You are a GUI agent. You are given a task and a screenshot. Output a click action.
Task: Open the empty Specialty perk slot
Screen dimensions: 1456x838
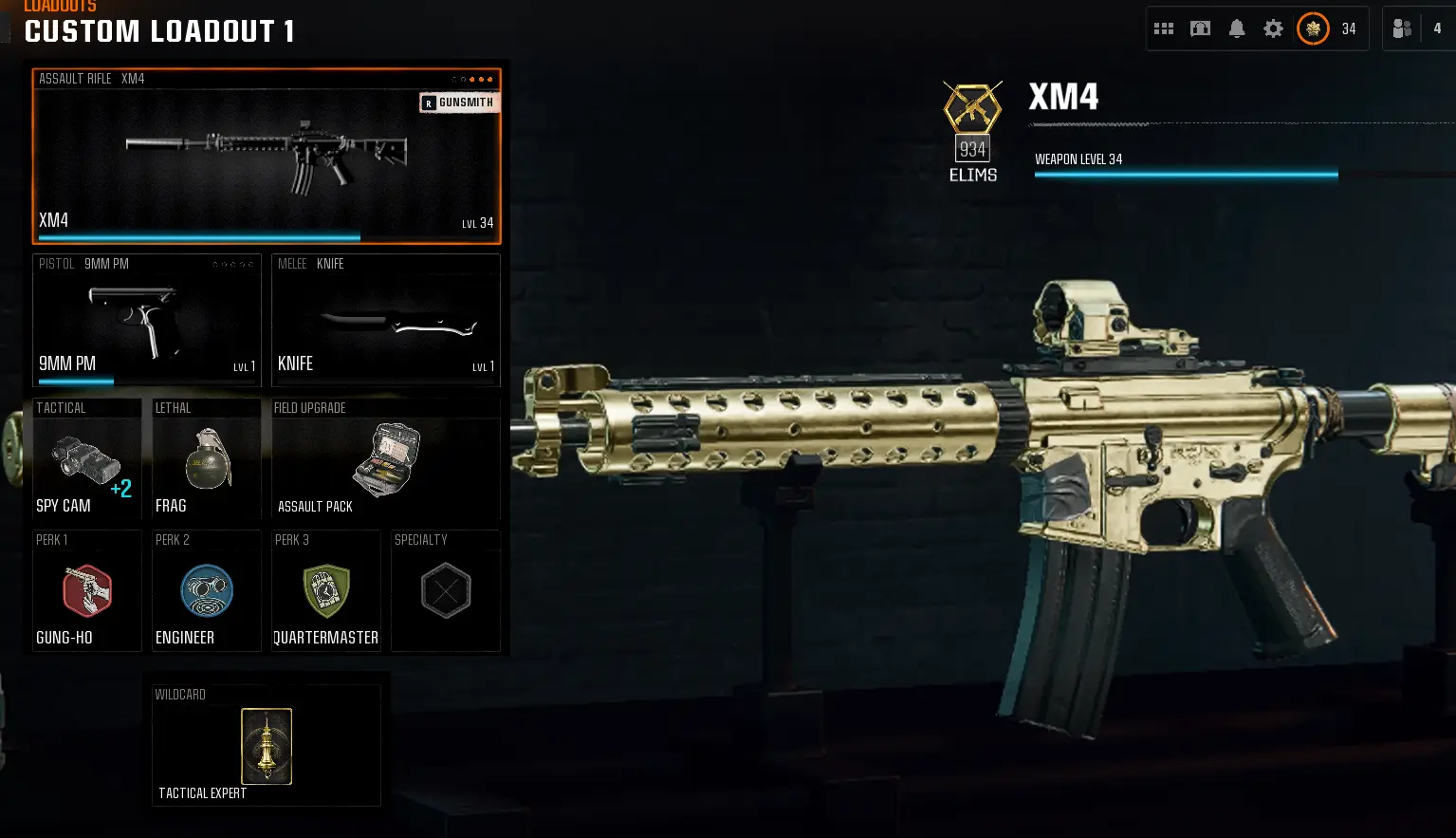point(446,590)
